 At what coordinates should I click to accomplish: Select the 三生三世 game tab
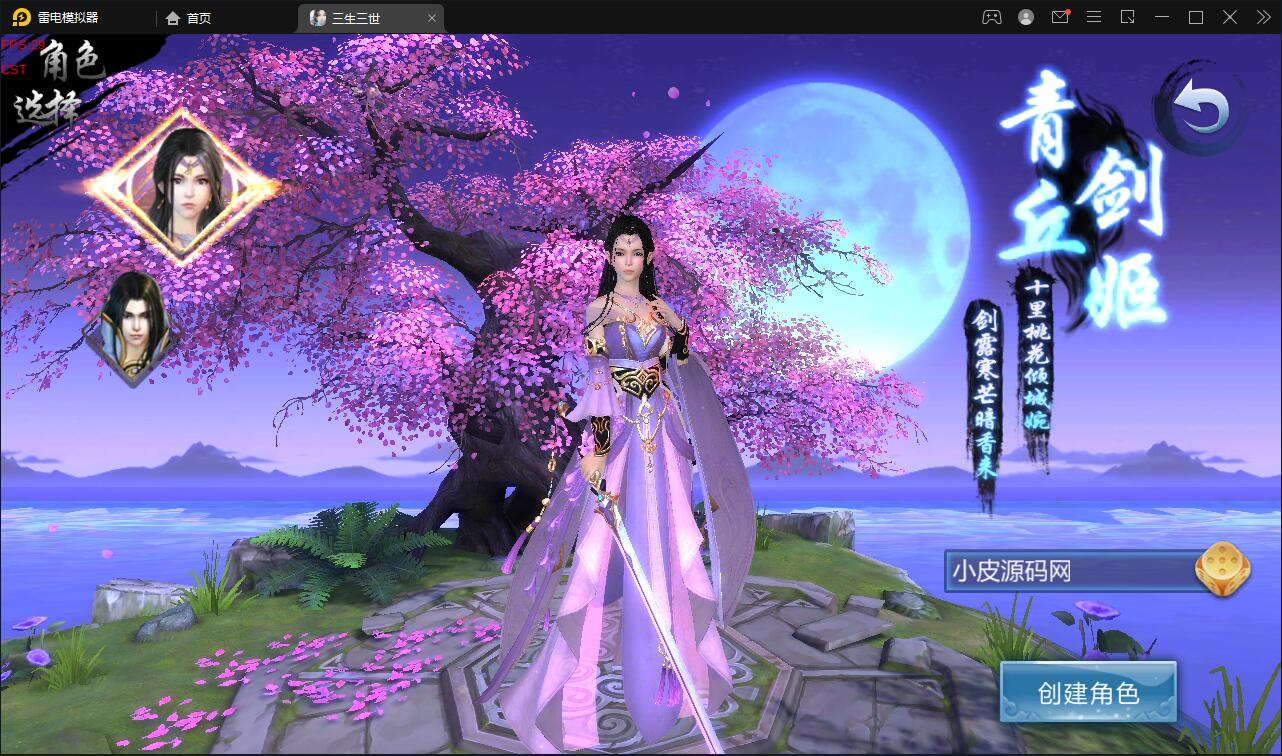point(355,17)
